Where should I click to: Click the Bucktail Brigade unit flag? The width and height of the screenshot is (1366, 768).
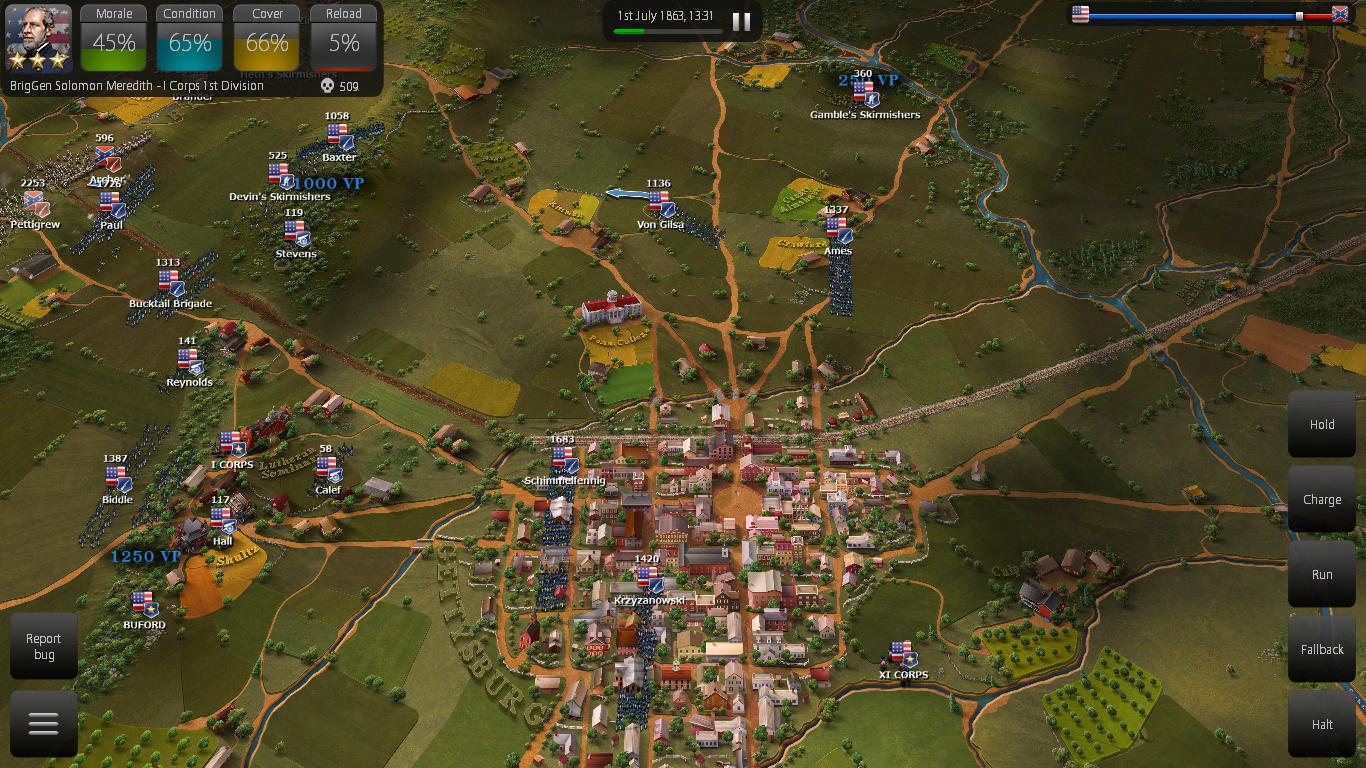click(172, 283)
